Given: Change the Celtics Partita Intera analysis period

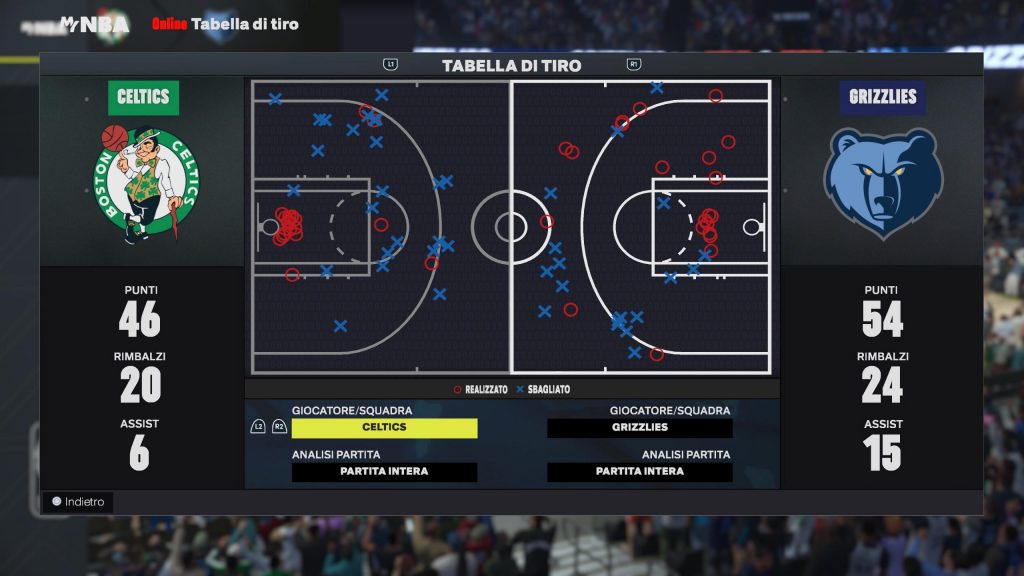Looking at the screenshot, I should [x=384, y=472].
